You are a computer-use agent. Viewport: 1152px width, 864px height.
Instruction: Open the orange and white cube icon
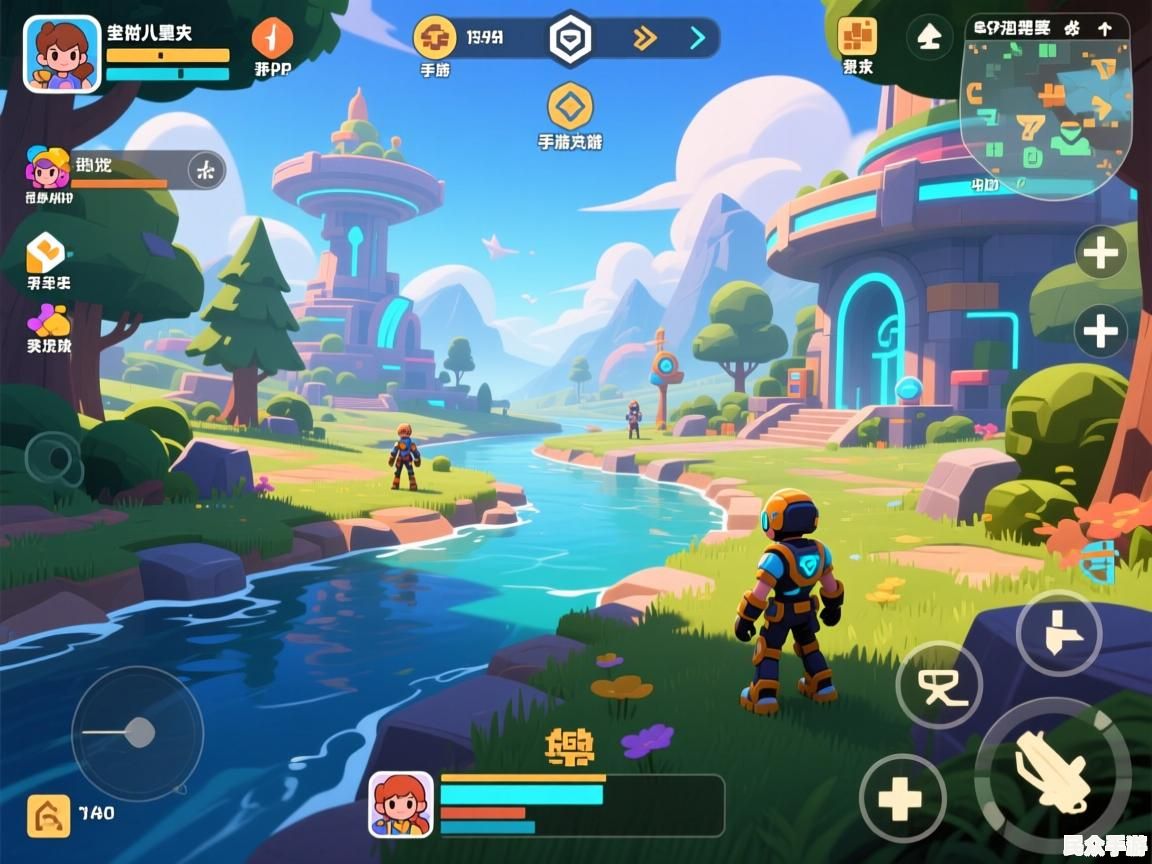pos(46,252)
